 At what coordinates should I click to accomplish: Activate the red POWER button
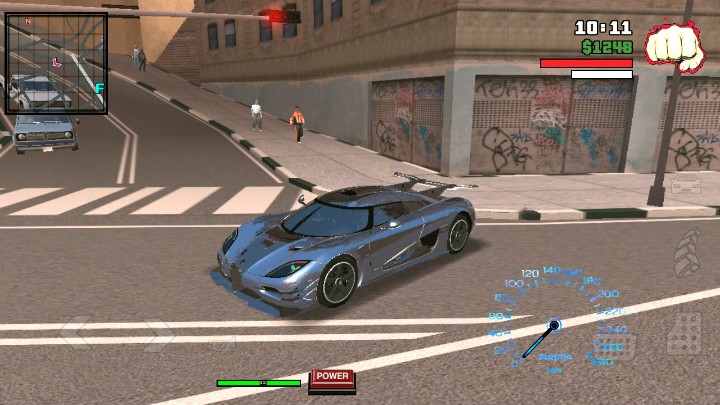[x=332, y=377]
